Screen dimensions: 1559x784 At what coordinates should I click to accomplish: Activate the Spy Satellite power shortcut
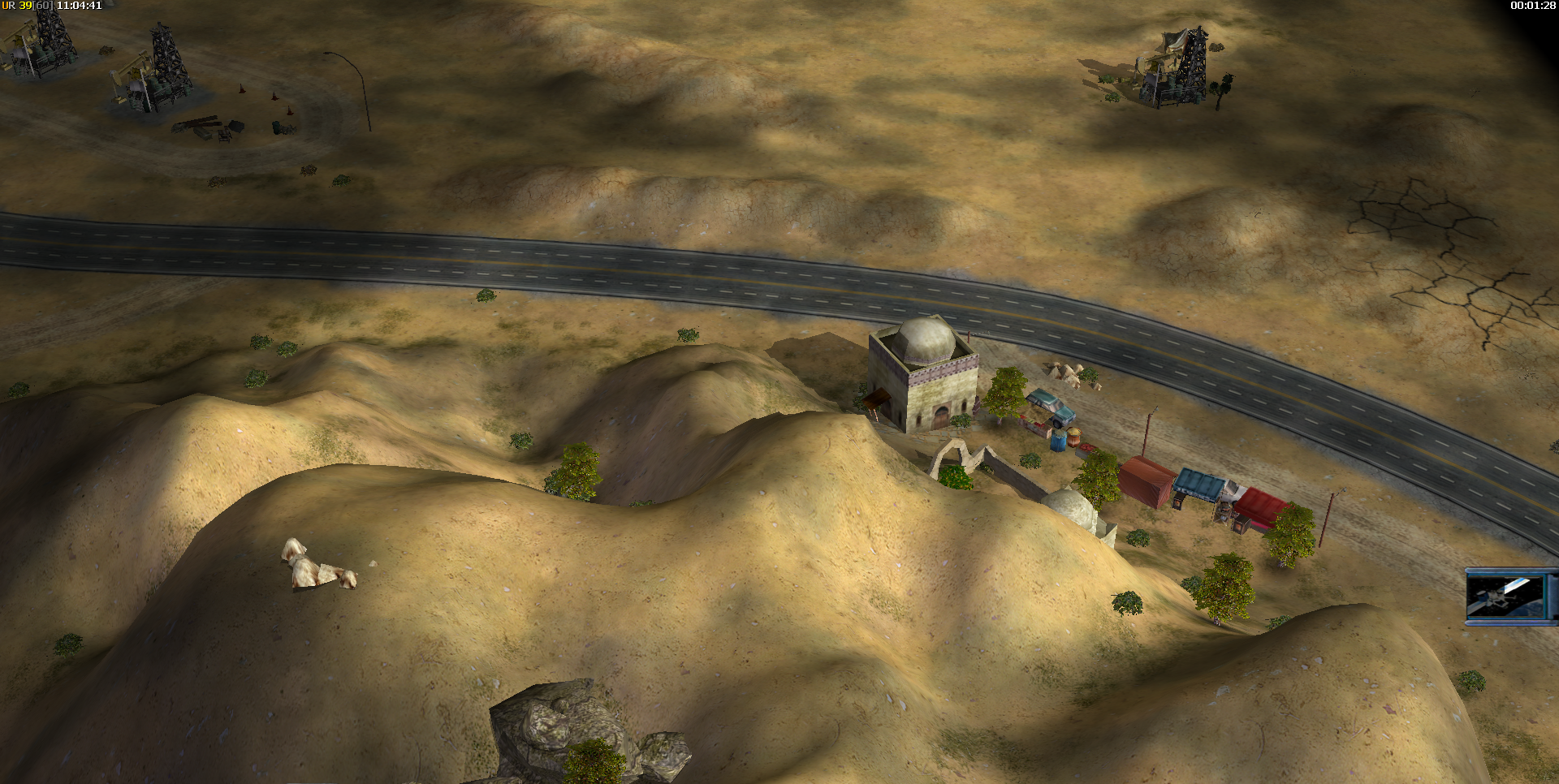(x=1509, y=597)
